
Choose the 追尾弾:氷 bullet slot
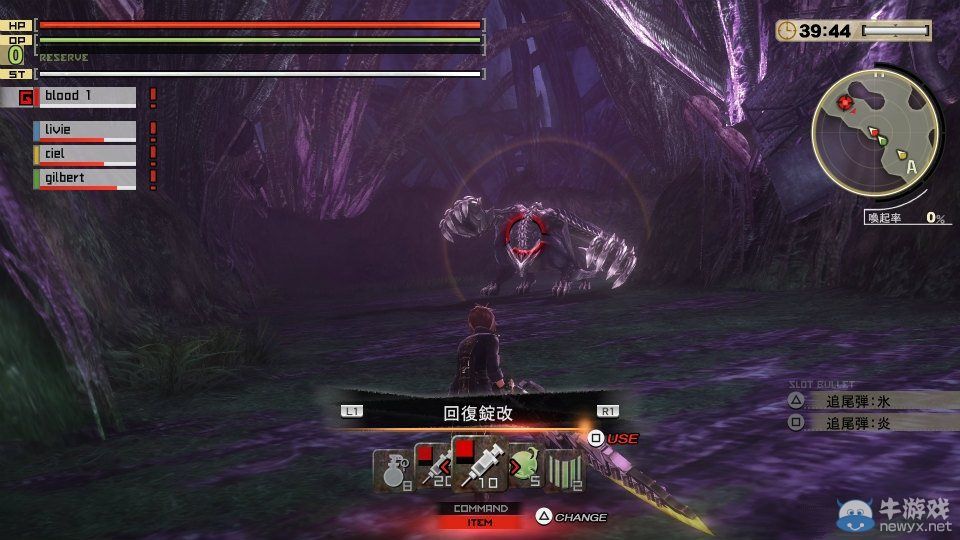click(x=857, y=401)
